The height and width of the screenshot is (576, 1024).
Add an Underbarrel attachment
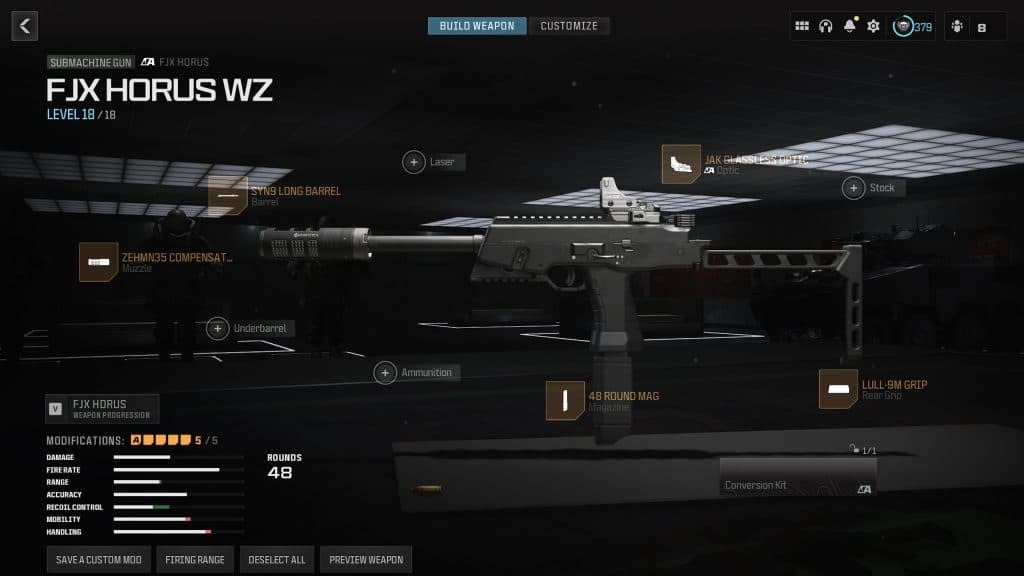click(x=218, y=328)
